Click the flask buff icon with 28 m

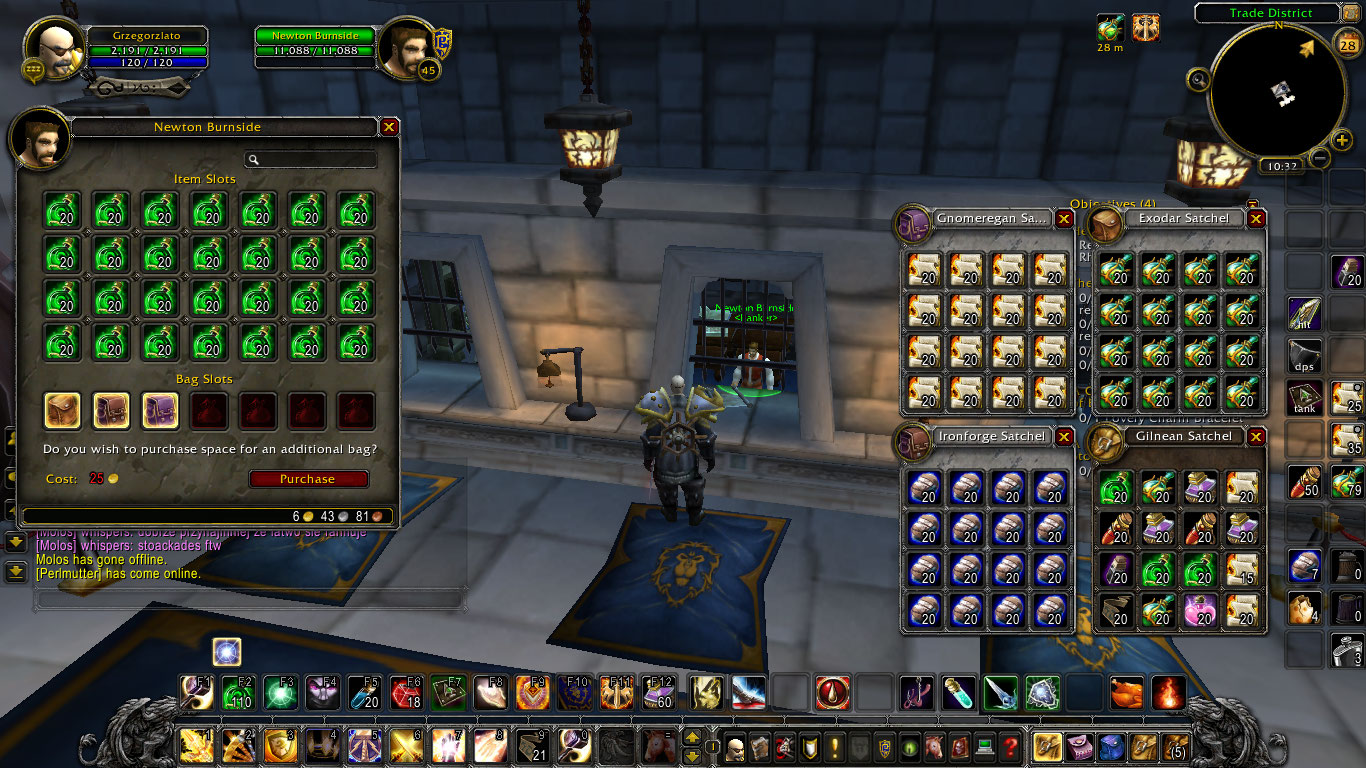pyautogui.click(x=1110, y=28)
